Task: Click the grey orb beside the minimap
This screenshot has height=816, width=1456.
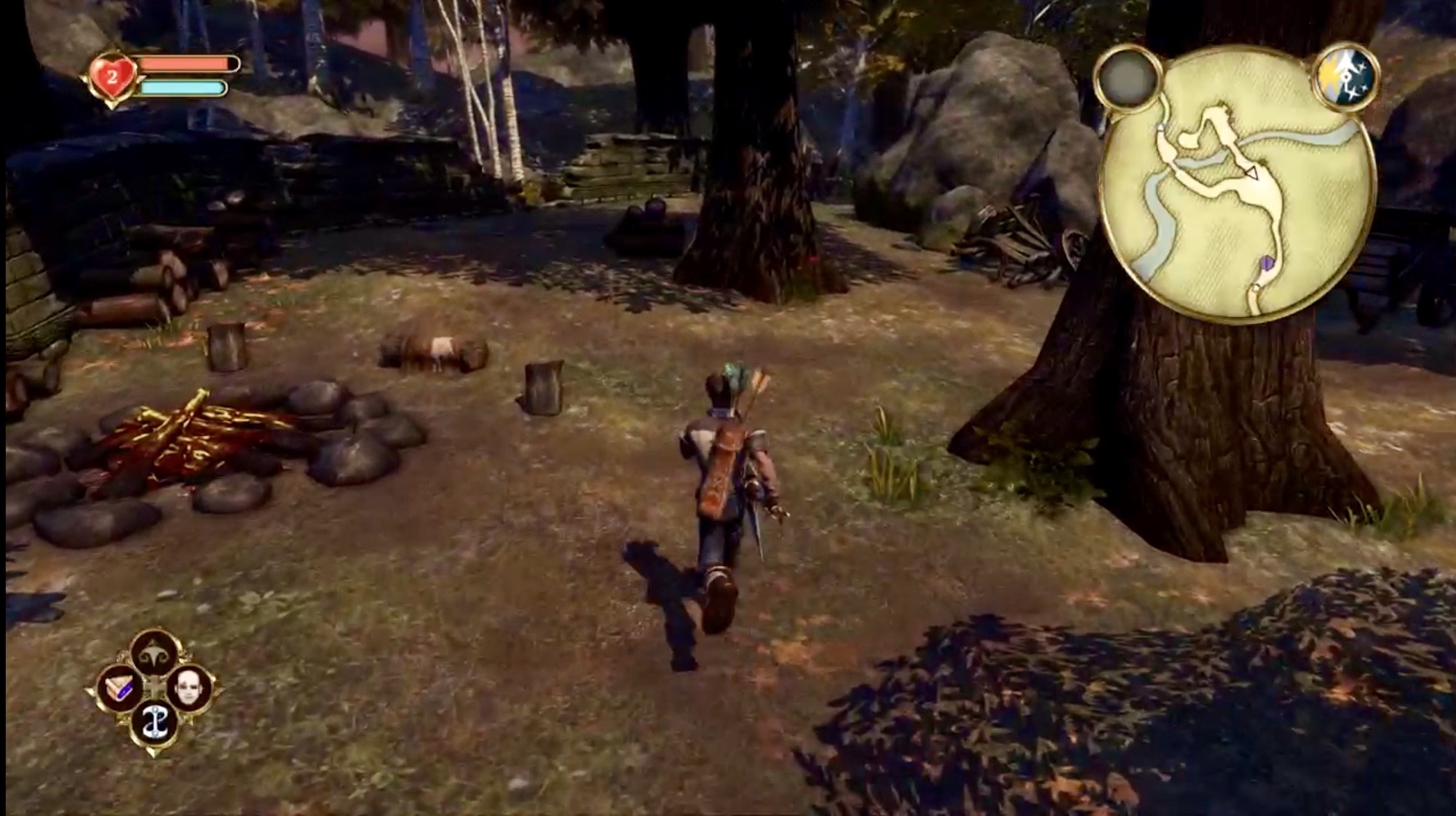Action: click(x=1127, y=77)
